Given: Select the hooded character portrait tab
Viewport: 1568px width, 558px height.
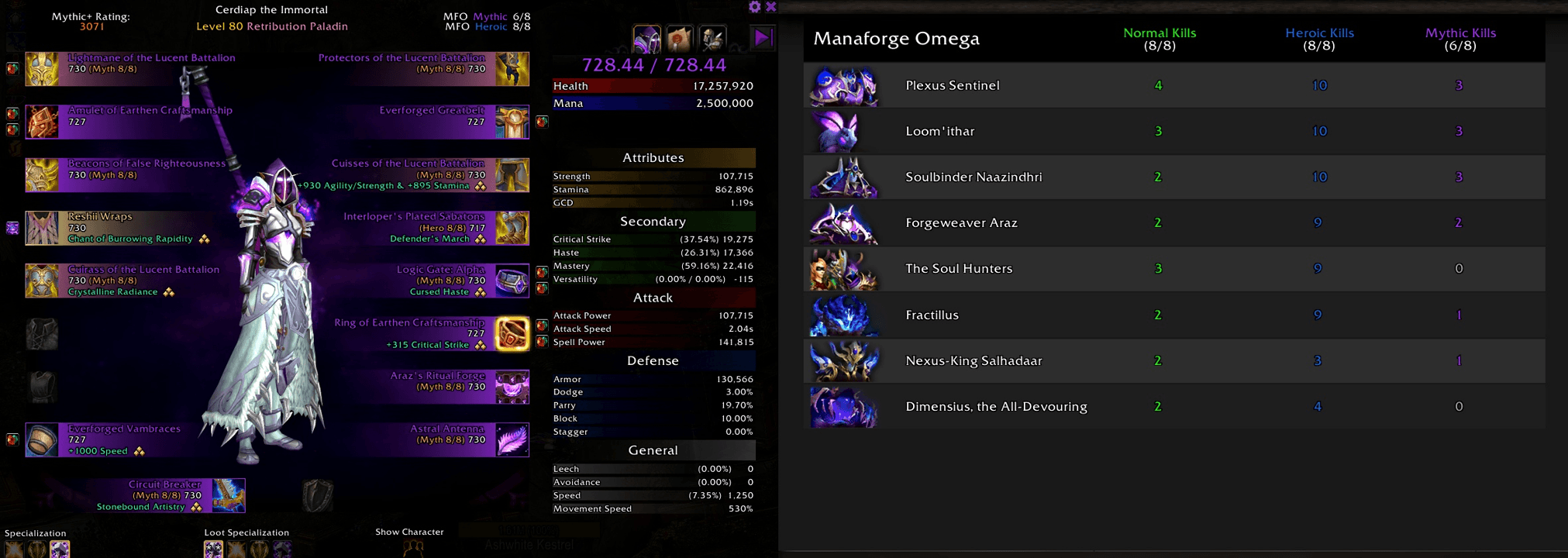Looking at the screenshot, I should coord(647,38).
